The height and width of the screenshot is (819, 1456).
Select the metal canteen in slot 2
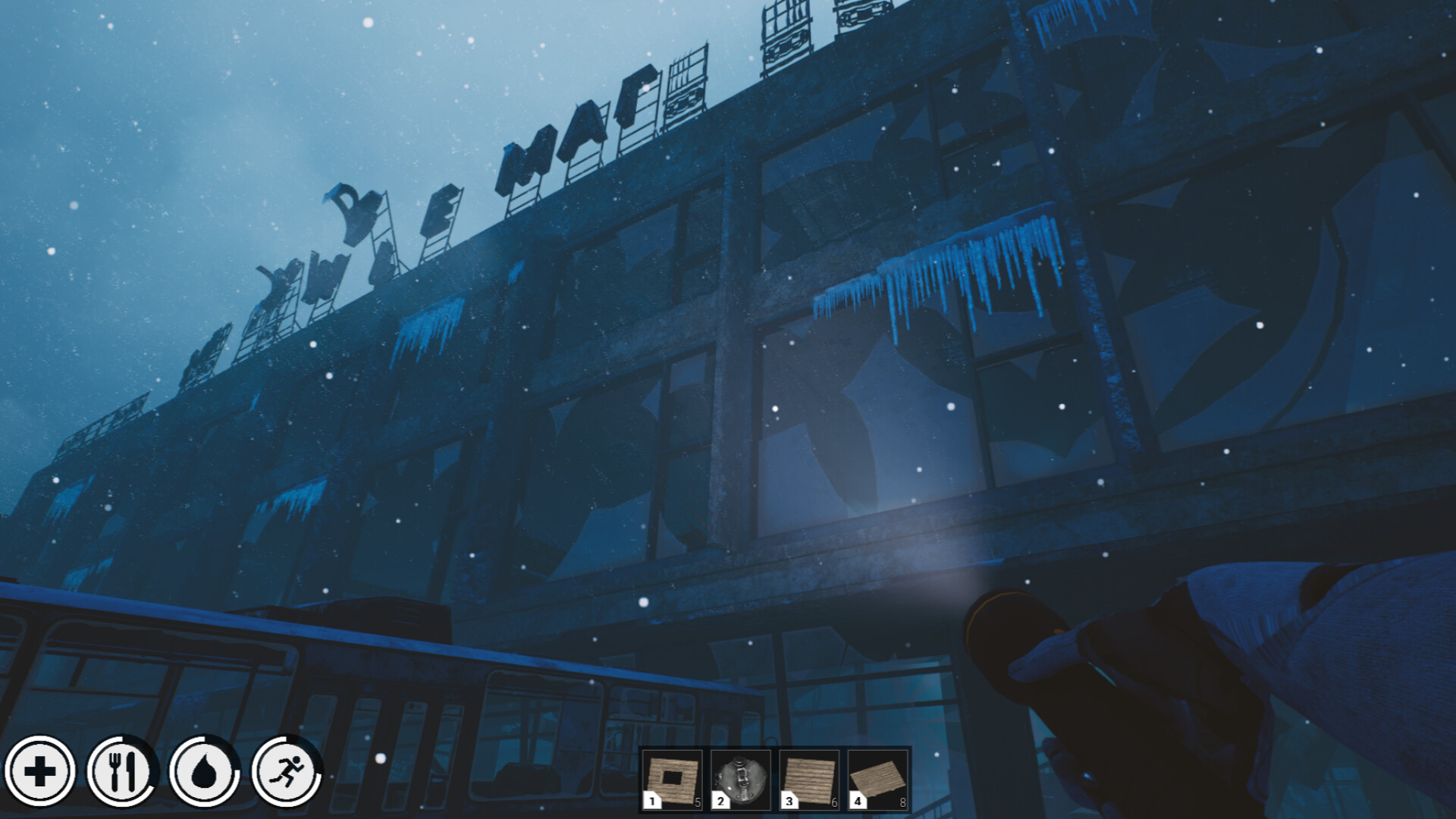tap(742, 777)
